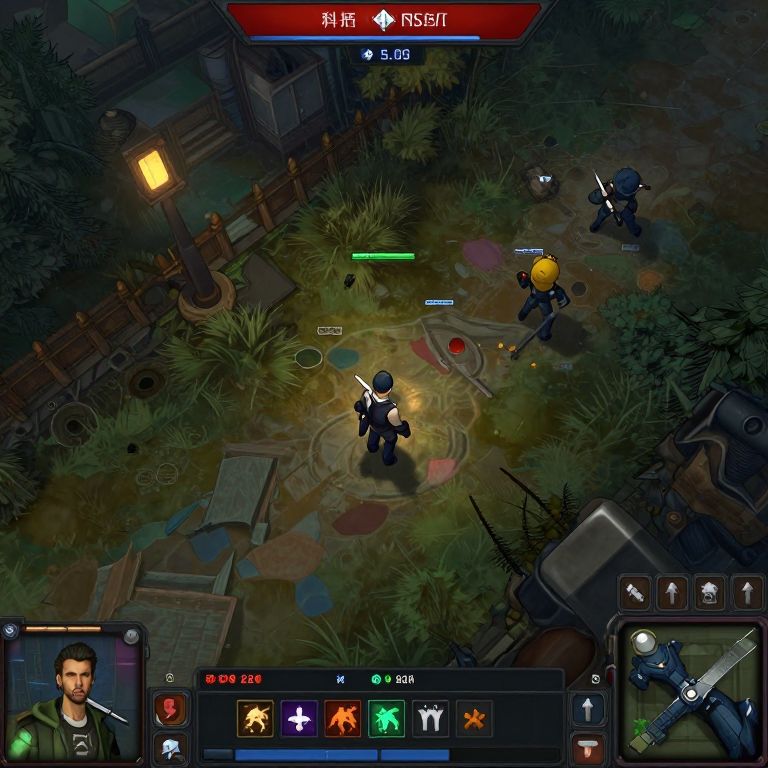Select the white twin-figure ability
This screenshot has width=768, height=768.
pyautogui.click(x=430, y=718)
